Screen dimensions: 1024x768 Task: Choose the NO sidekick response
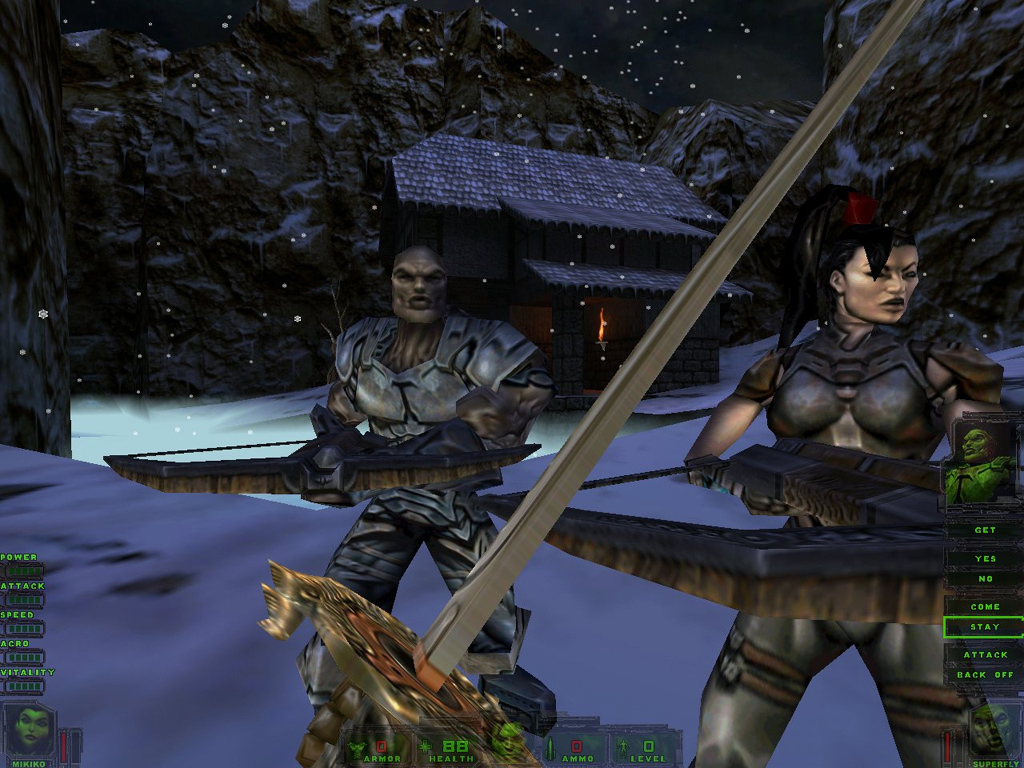[x=984, y=579]
